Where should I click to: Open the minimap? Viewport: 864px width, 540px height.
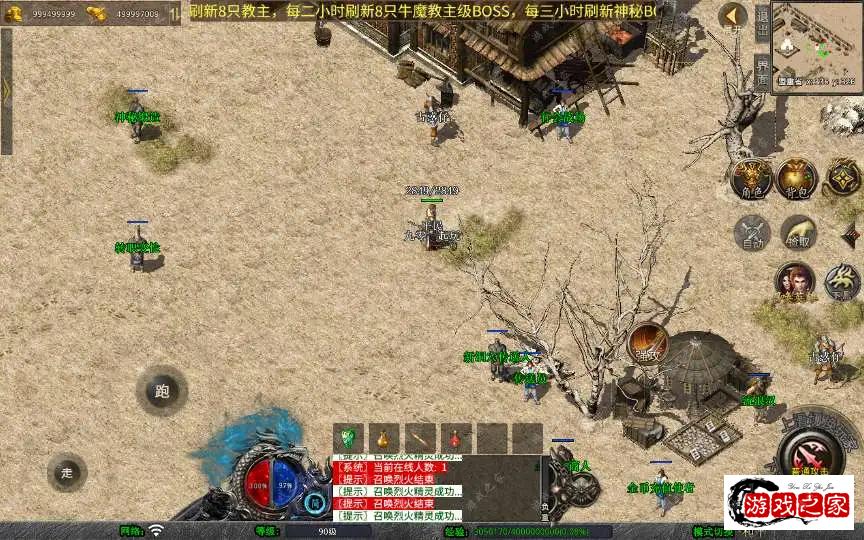[x=817, y=43]
